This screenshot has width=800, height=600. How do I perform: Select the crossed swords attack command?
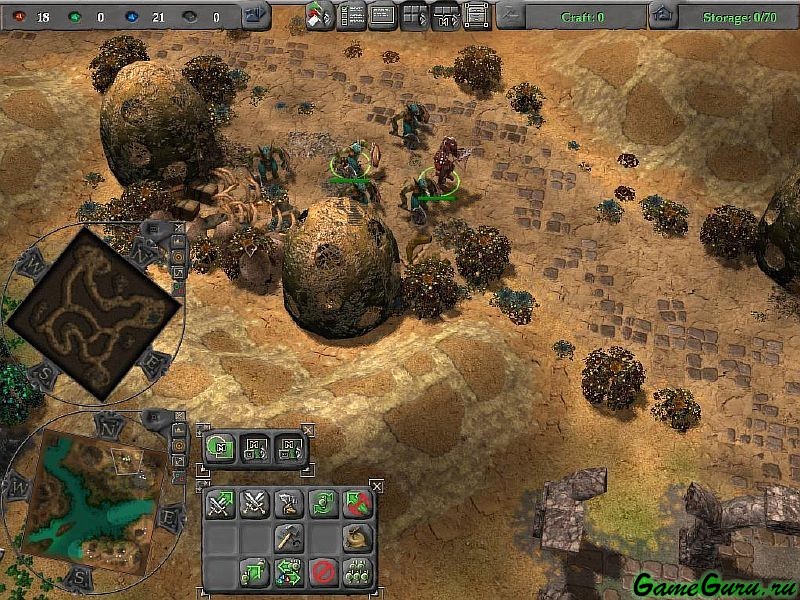(253, 503)
